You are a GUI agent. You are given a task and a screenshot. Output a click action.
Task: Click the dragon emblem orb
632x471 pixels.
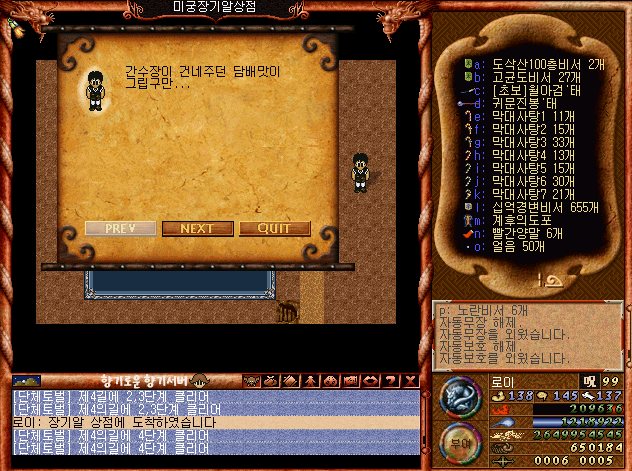462,396
